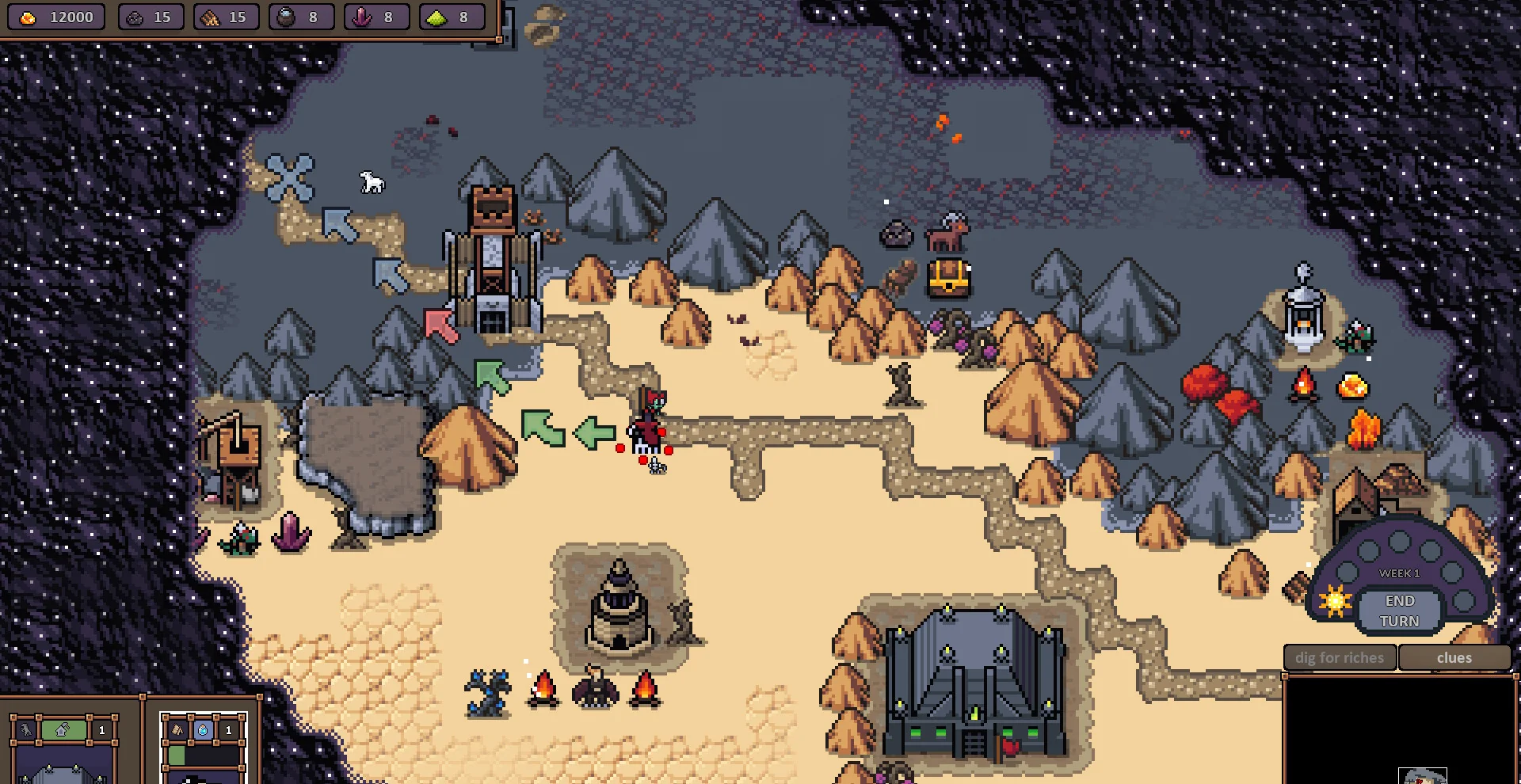Image resolution: width=1521 pixels, height=784 pixels.
Task: Click the minimap panel
Action: [1400, 730]
